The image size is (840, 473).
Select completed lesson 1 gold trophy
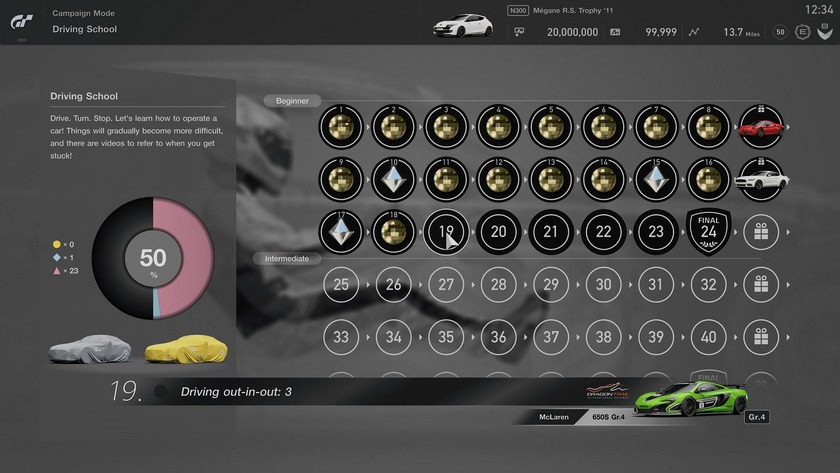(341, 127)
